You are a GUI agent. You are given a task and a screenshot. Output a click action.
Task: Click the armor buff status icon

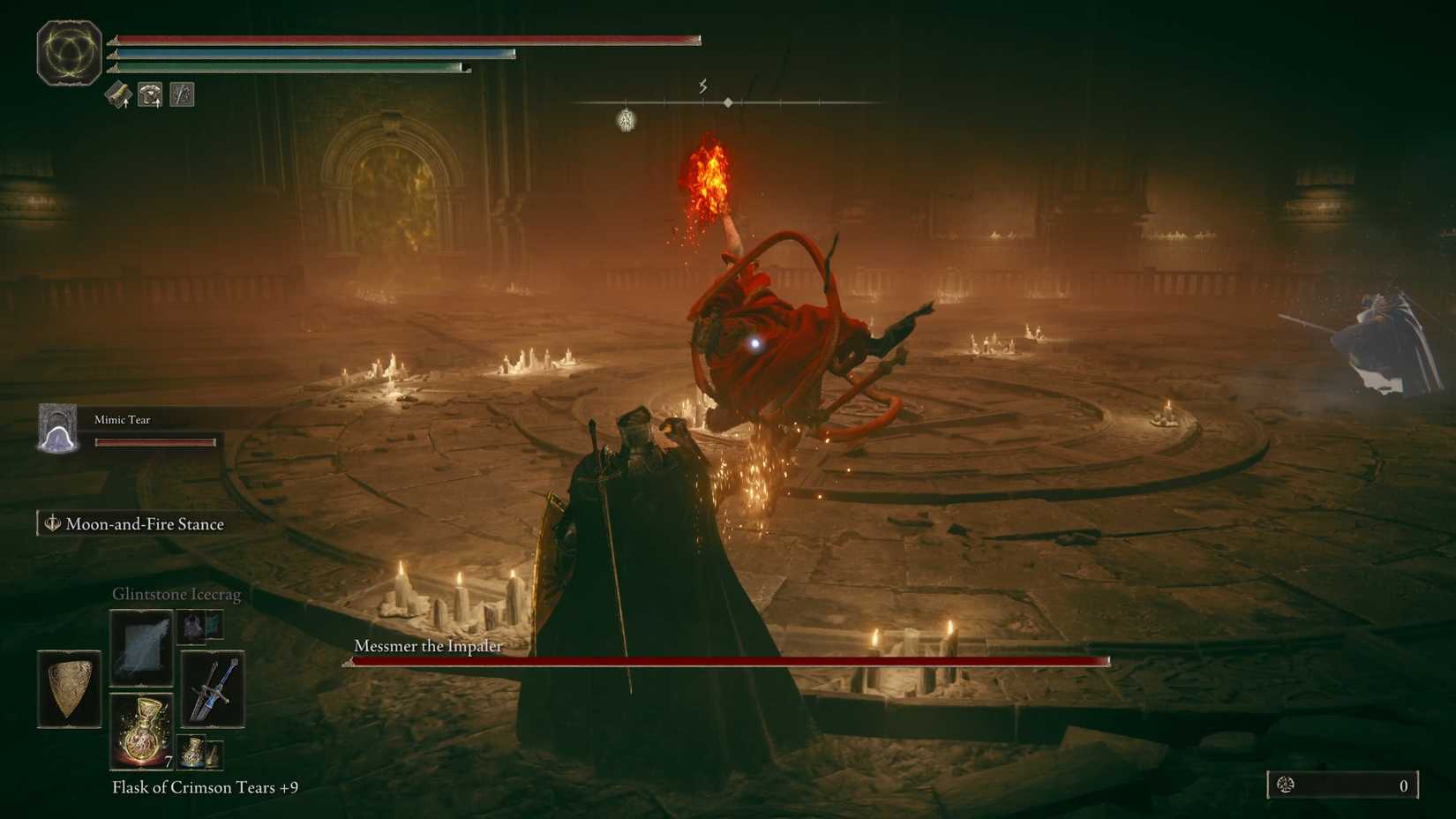150,94
